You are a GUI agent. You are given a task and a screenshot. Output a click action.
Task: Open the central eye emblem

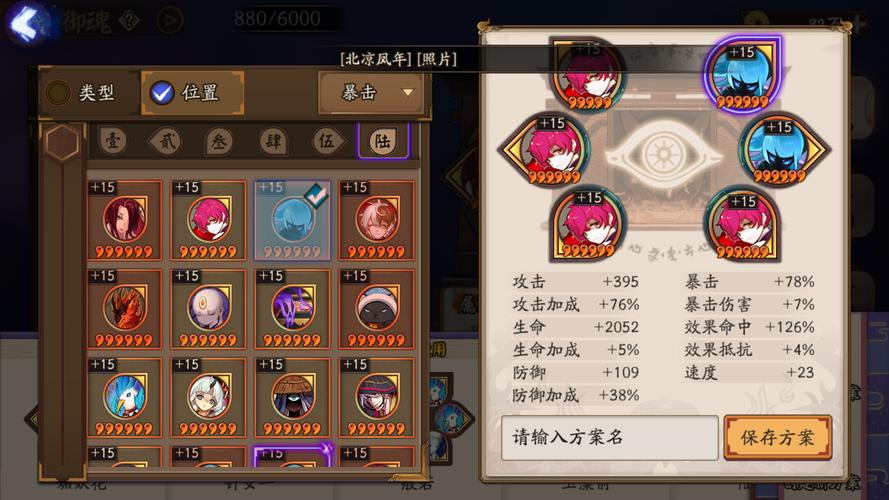coord(661,155)
